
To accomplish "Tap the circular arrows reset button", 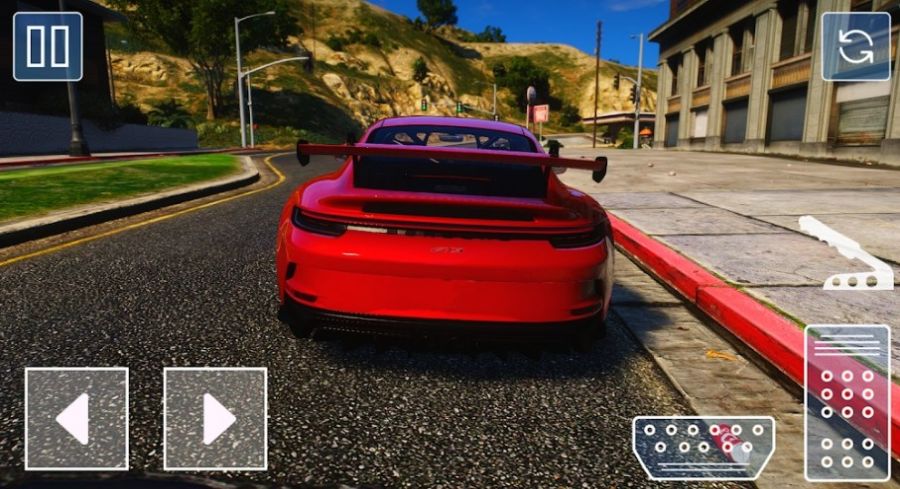I will coord(855,47).
